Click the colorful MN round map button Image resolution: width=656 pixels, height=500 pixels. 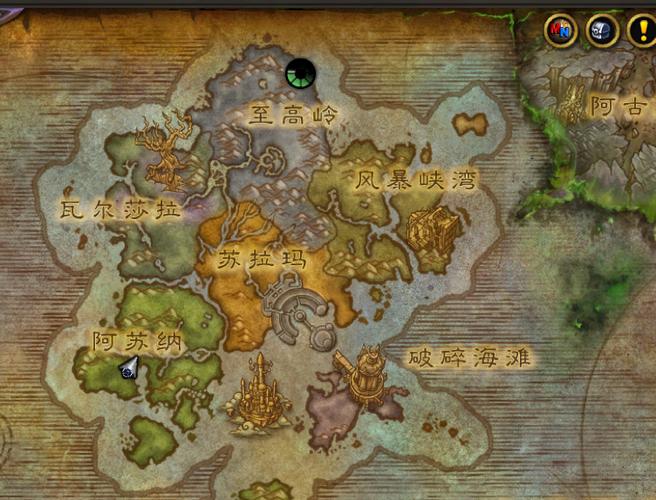tap(560, 30)
